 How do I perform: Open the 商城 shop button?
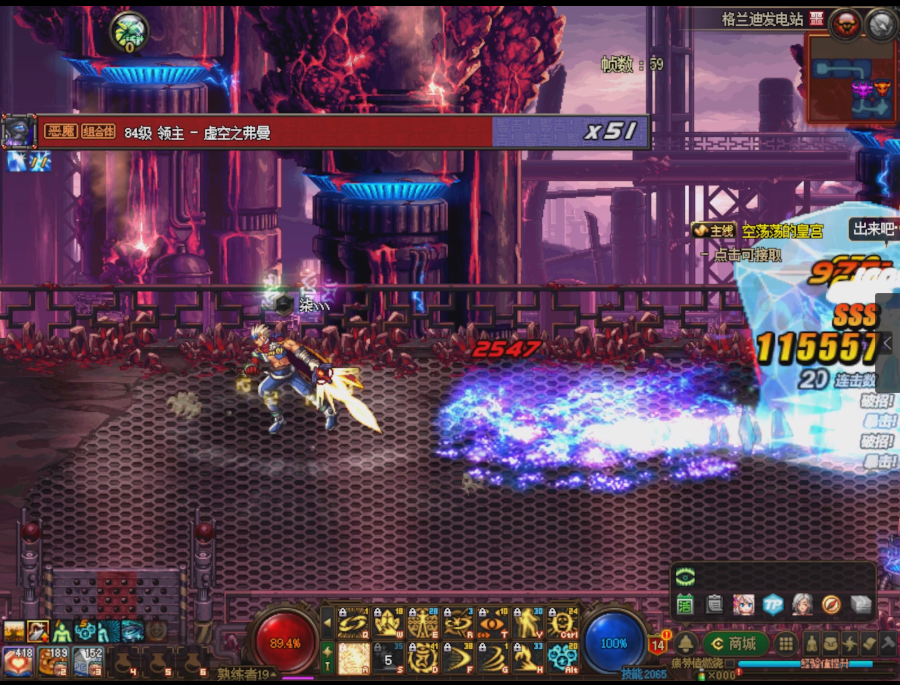pyautogui.click(x=735, y=644)
